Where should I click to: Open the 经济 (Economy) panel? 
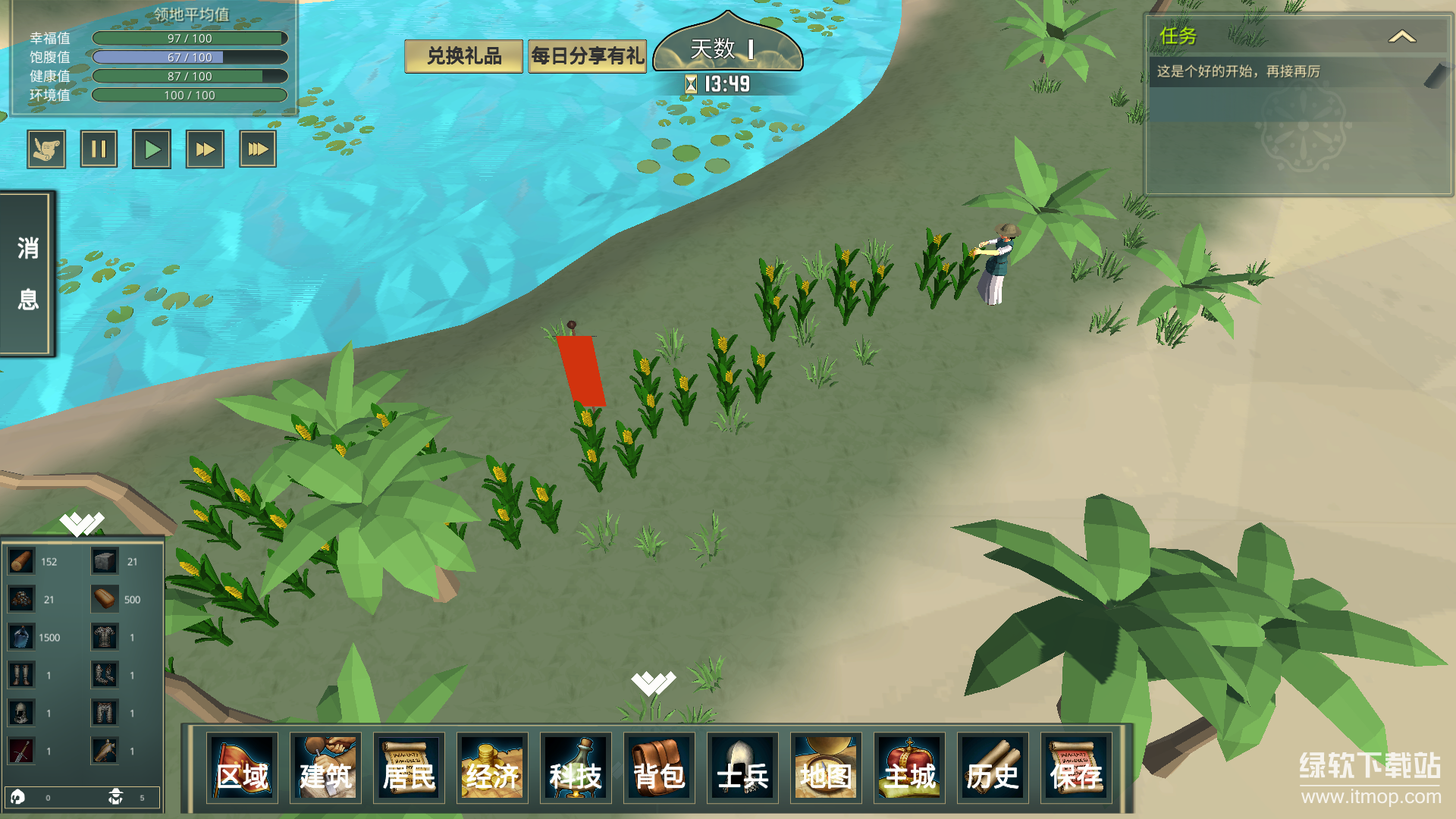(492, 767)
